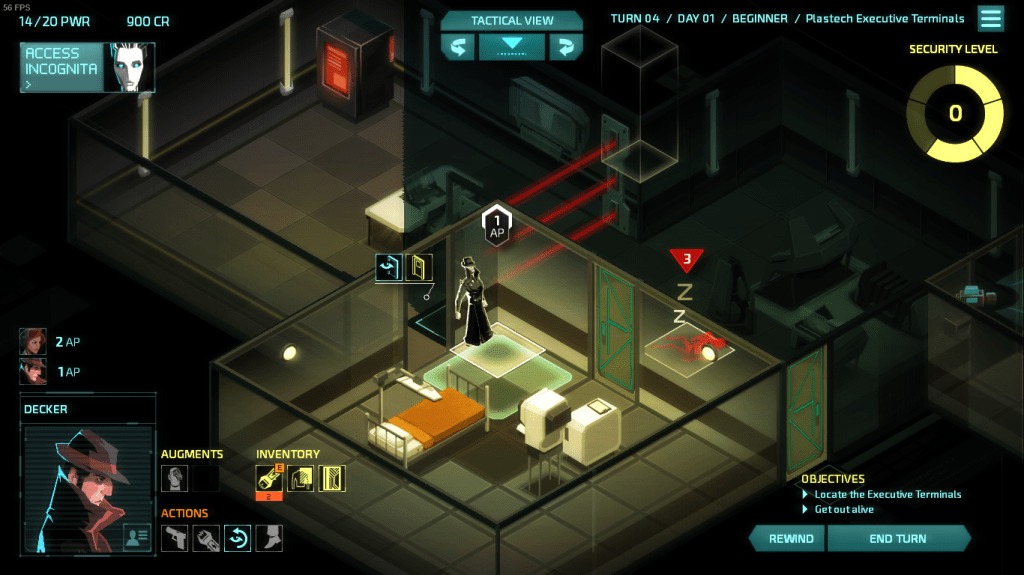Click the yellow door action icon
Screen dimensions: 1024x575
click(x=419, y=267)
